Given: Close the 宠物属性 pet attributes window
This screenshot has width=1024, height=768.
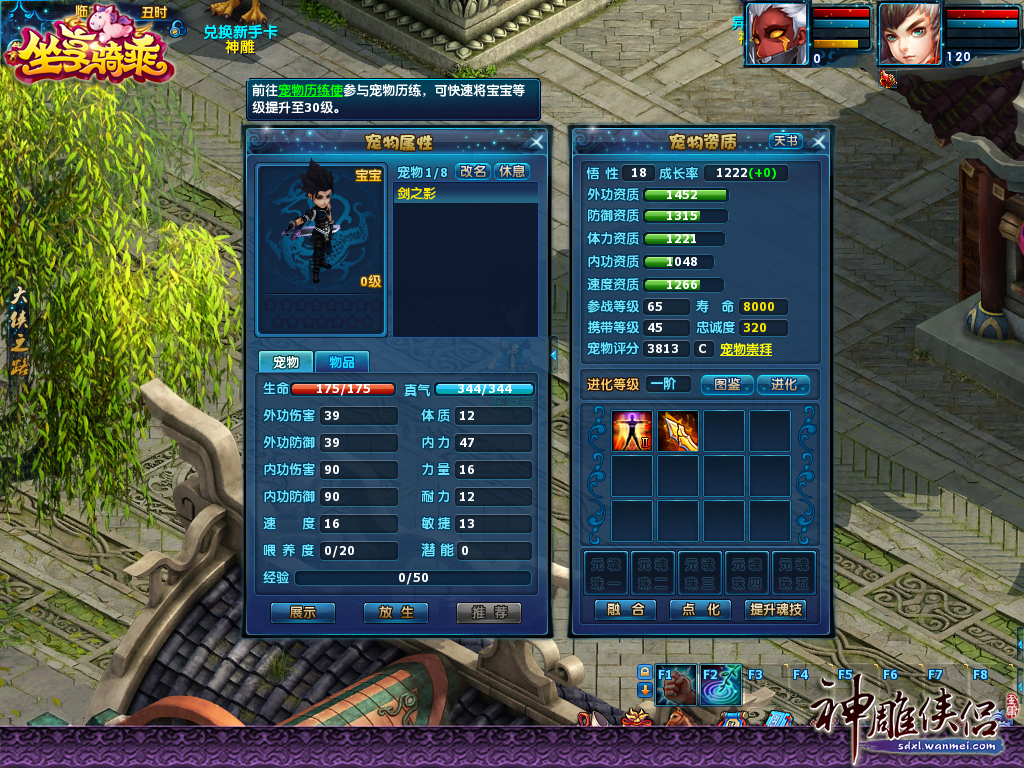Looking at the screenshot, I should pyautogui.click(x=537, y=142).
